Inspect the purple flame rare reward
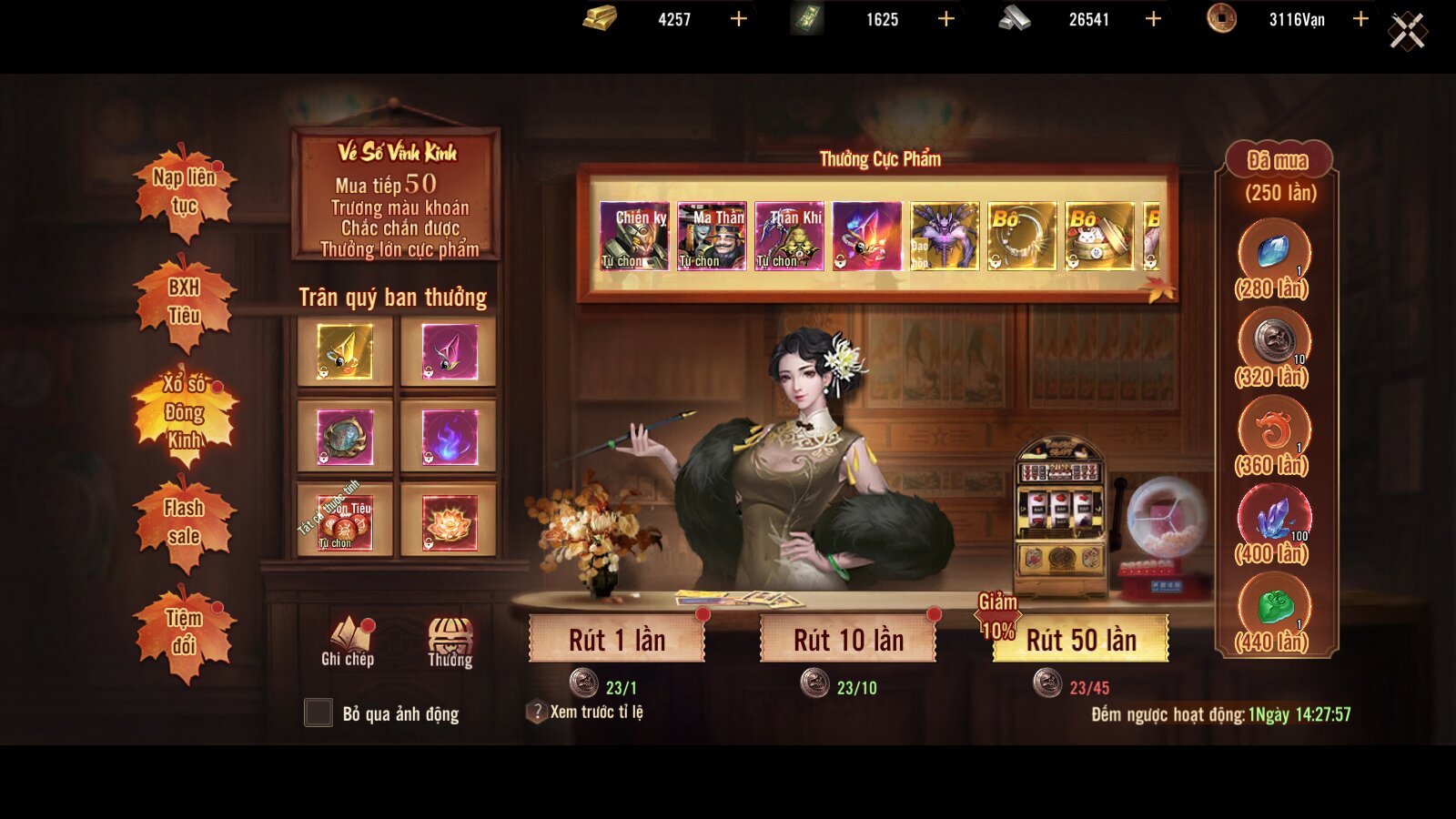The width and height of the screenshot is (1456, 819). 450,437
